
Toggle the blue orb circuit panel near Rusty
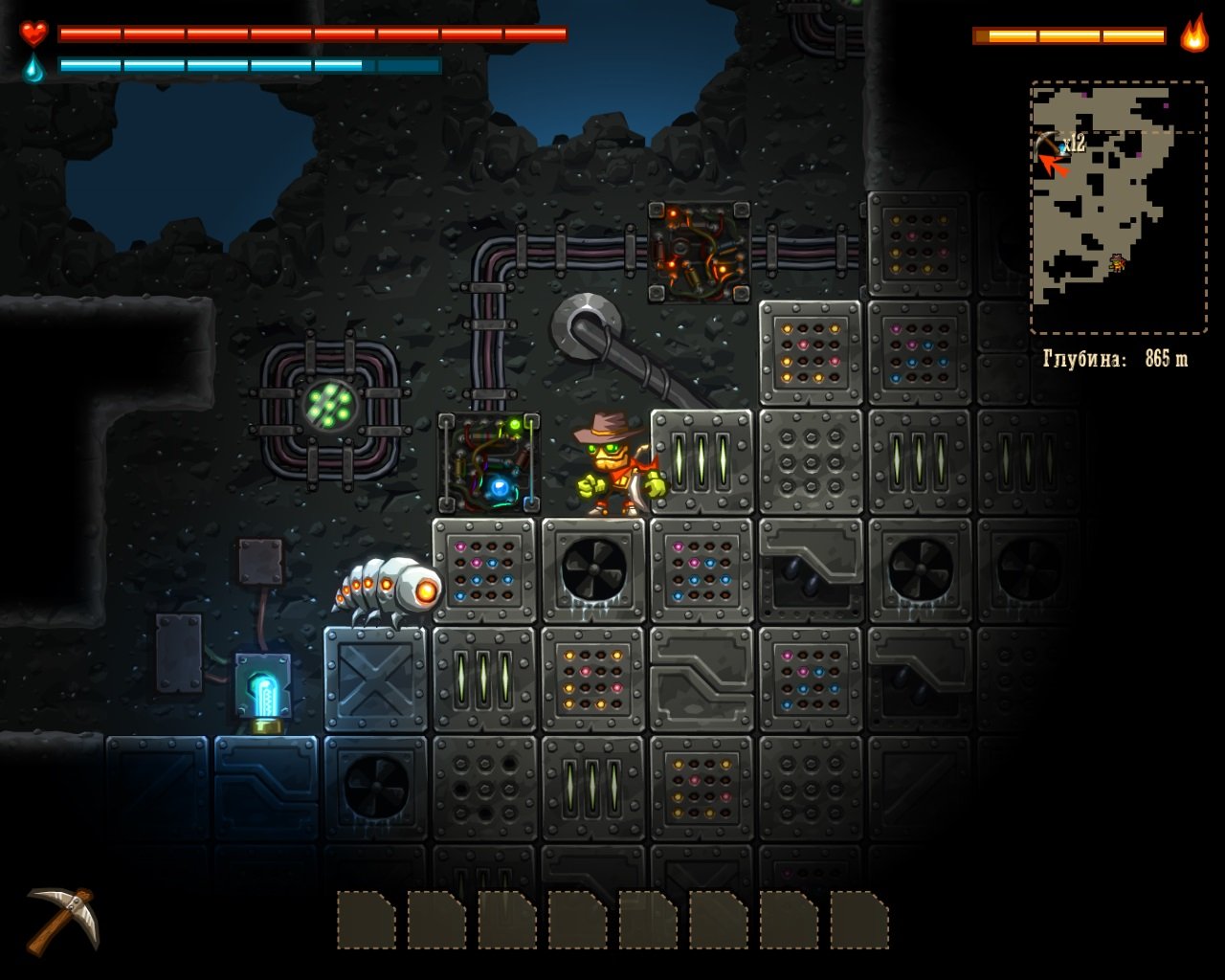[x=493, y=464]
